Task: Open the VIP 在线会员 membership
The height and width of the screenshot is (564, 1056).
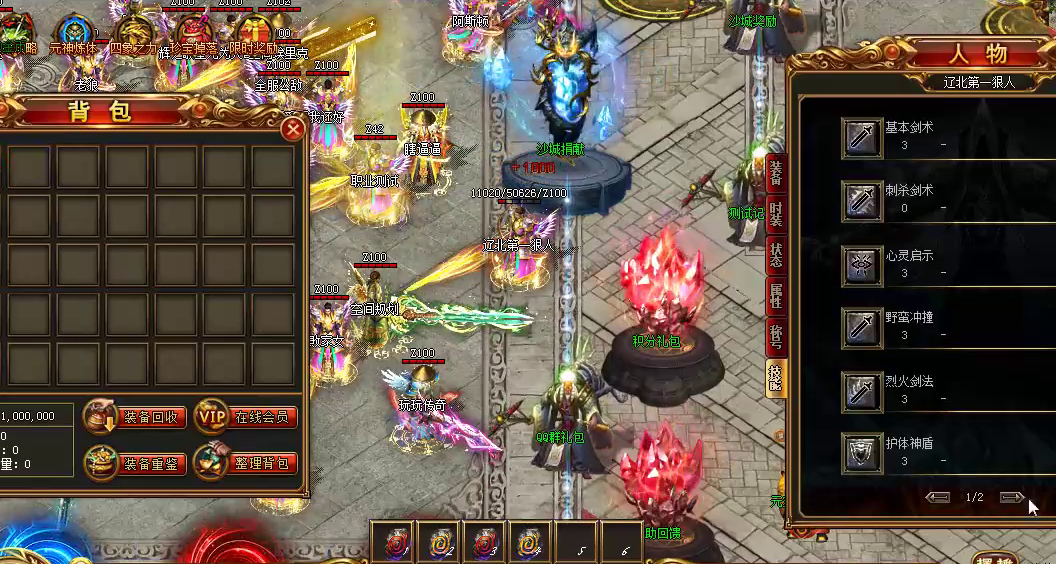Action: click(247, 416)
